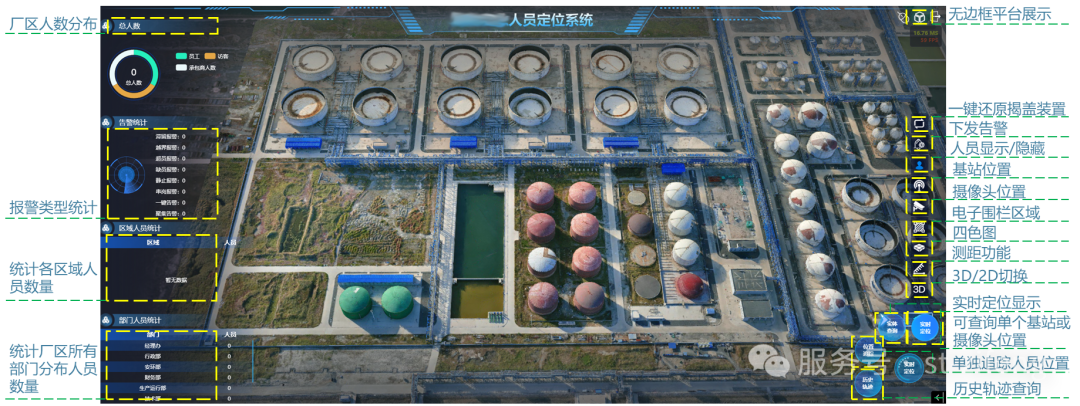Open the ruler measuring tool
The width and height of the screenshot is (1080, 406).
(920, 268)
